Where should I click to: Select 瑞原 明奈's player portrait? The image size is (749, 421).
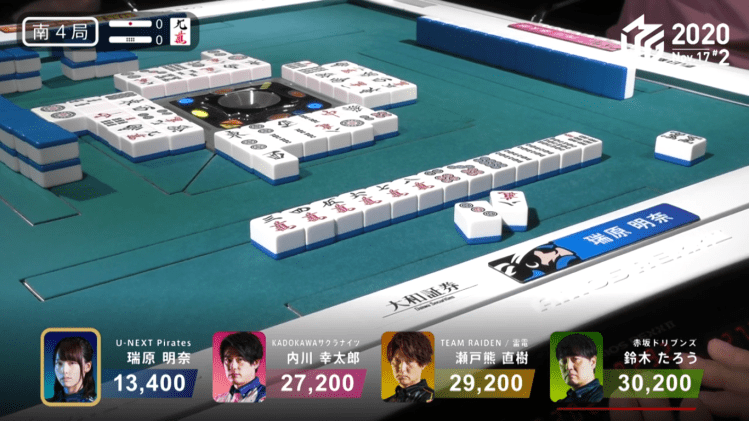[x=70, y=366]
